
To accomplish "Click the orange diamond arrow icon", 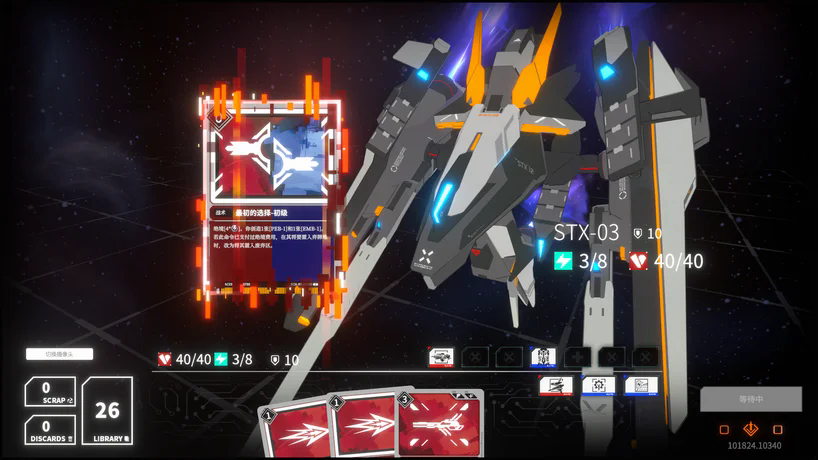I will point(751,429).
